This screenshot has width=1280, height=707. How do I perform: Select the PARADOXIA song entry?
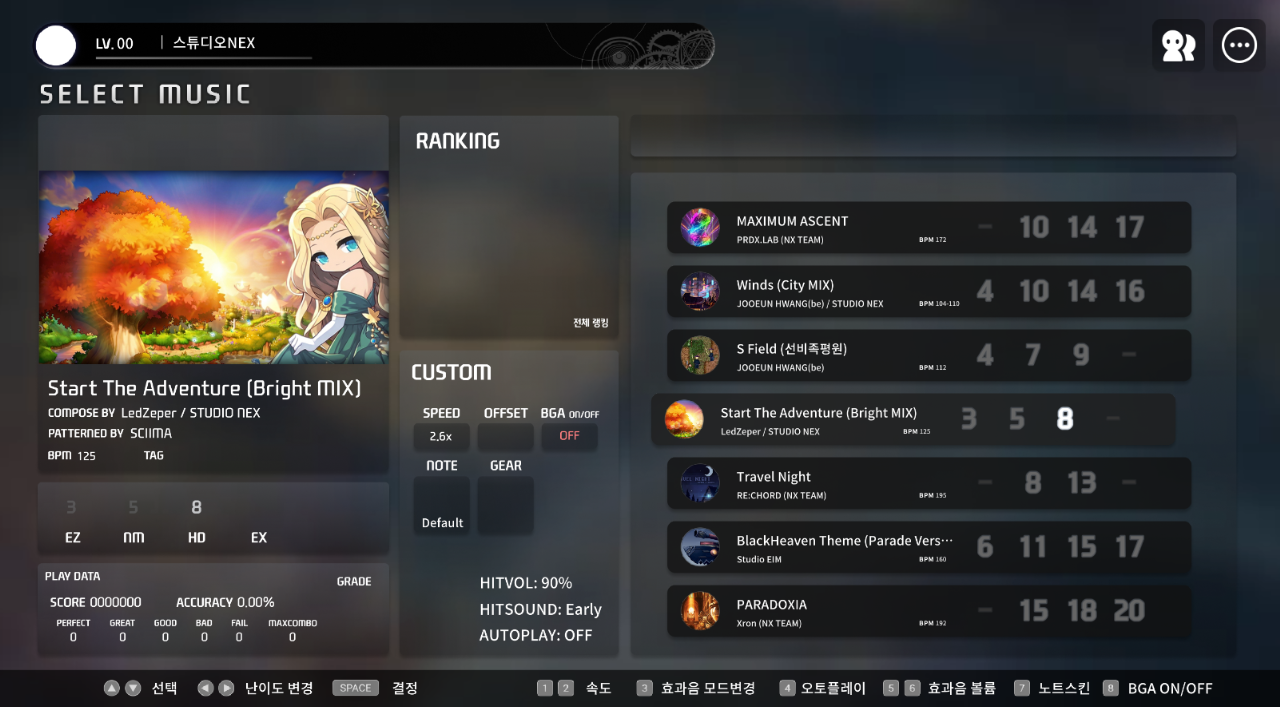pos(928,612)
